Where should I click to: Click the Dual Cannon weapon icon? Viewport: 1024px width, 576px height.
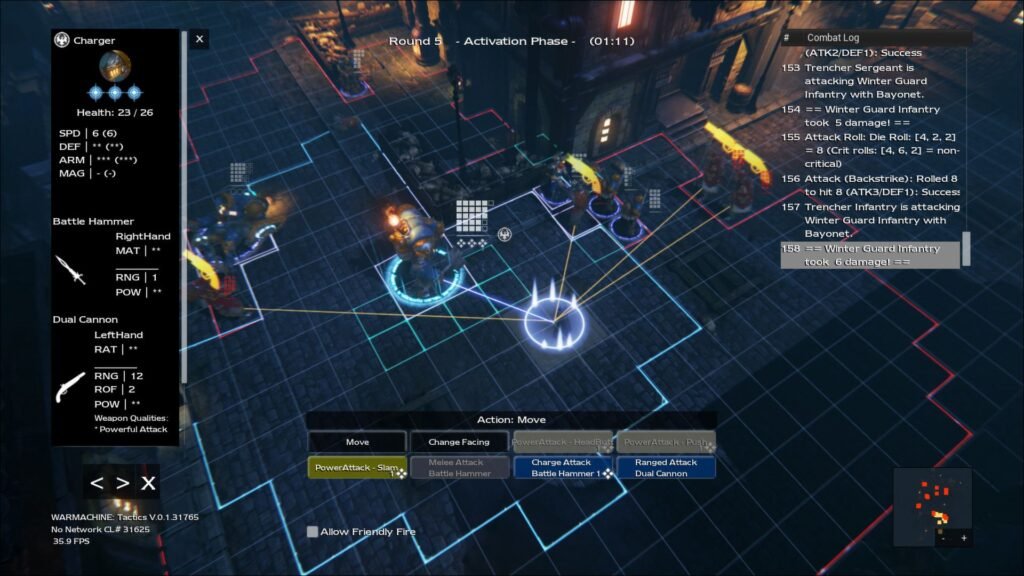[70, 385]
